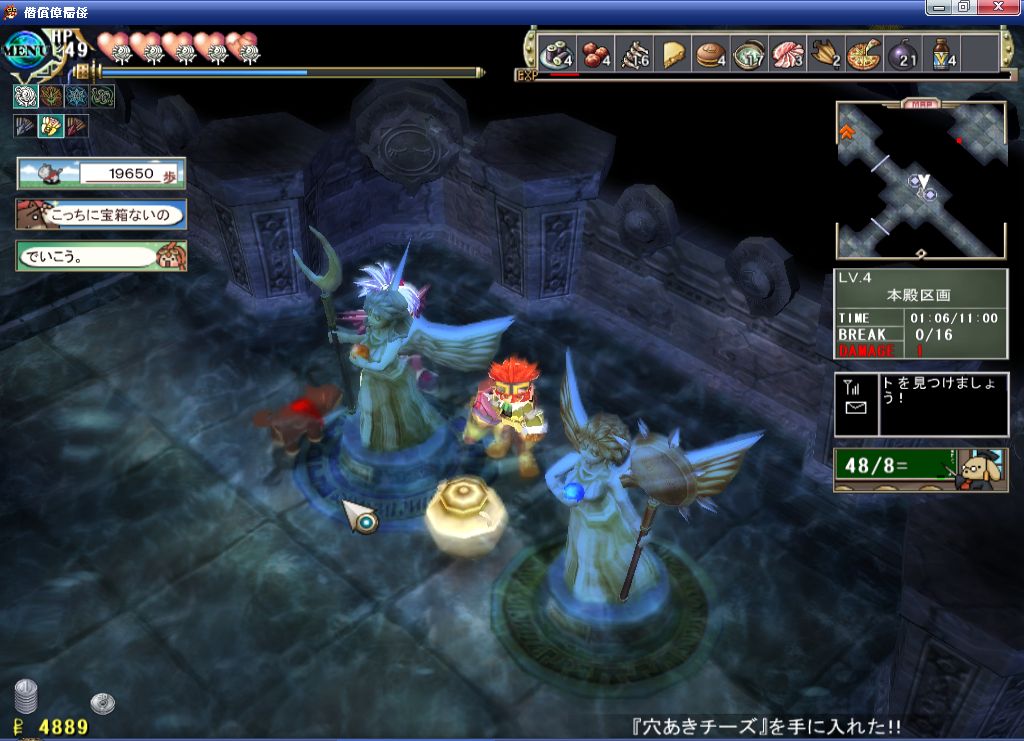This screenshot has width=1024, height=741.
Task: Click the dog professor math quiz panel
Action: (921, 468)
